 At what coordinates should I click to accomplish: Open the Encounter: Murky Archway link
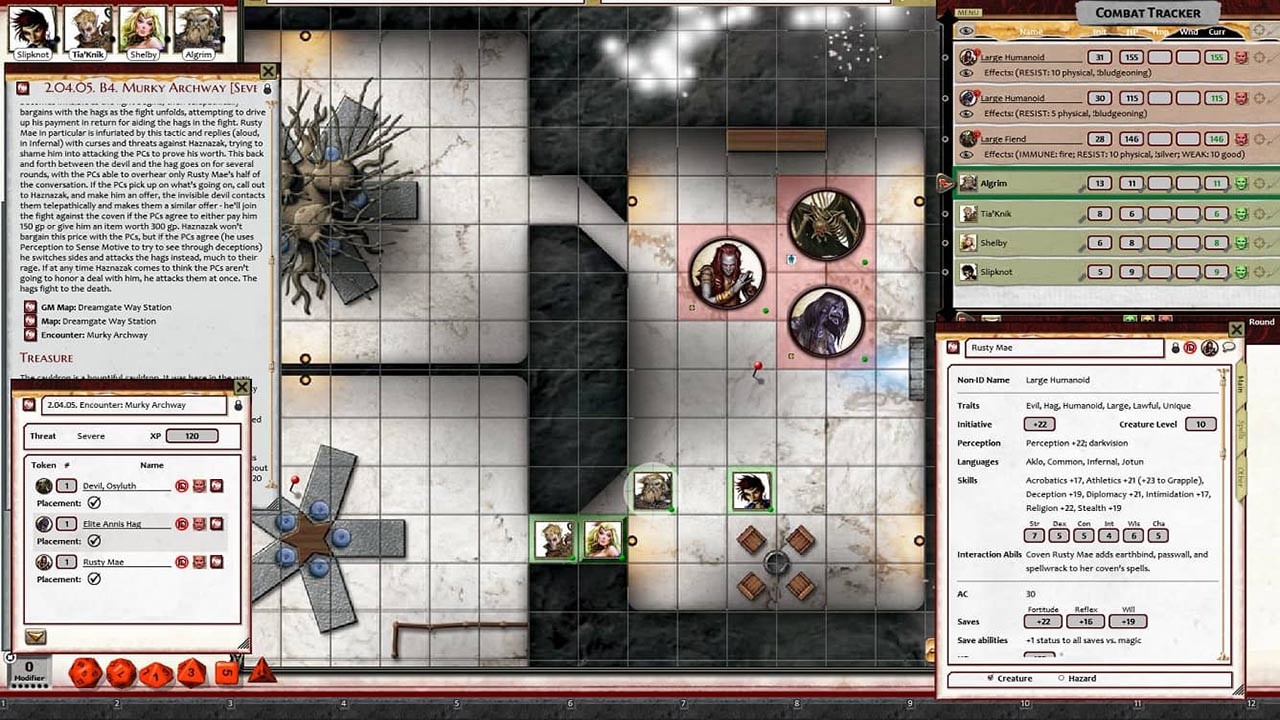tap(93, 336)
